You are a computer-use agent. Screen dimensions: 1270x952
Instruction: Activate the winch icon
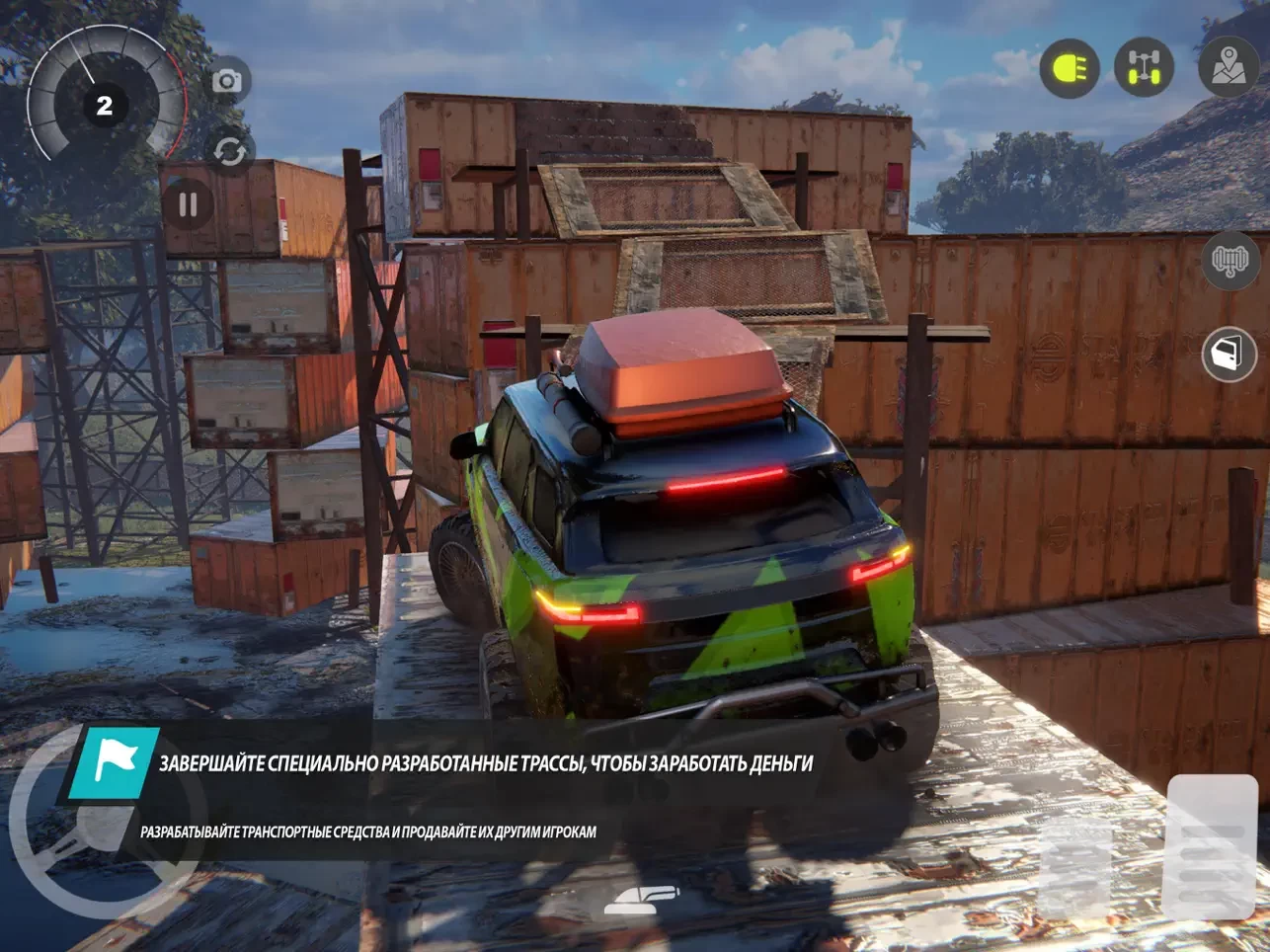(x=1230, y=262)
